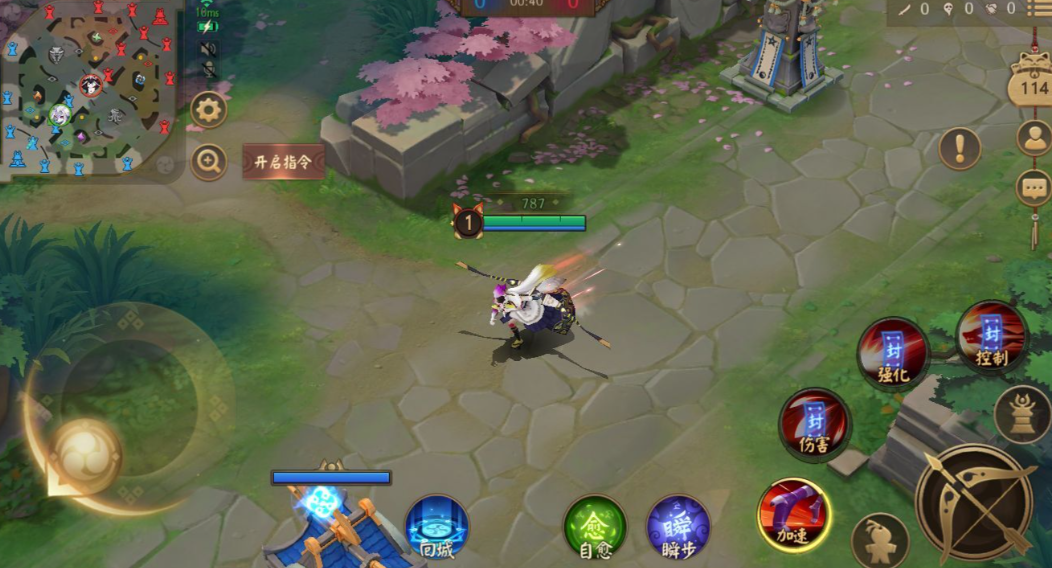Cast the 瞬步 flash spell
The width and height of the screenshot is (1052, 568).
pyautogui.click(x=678, y=526)
